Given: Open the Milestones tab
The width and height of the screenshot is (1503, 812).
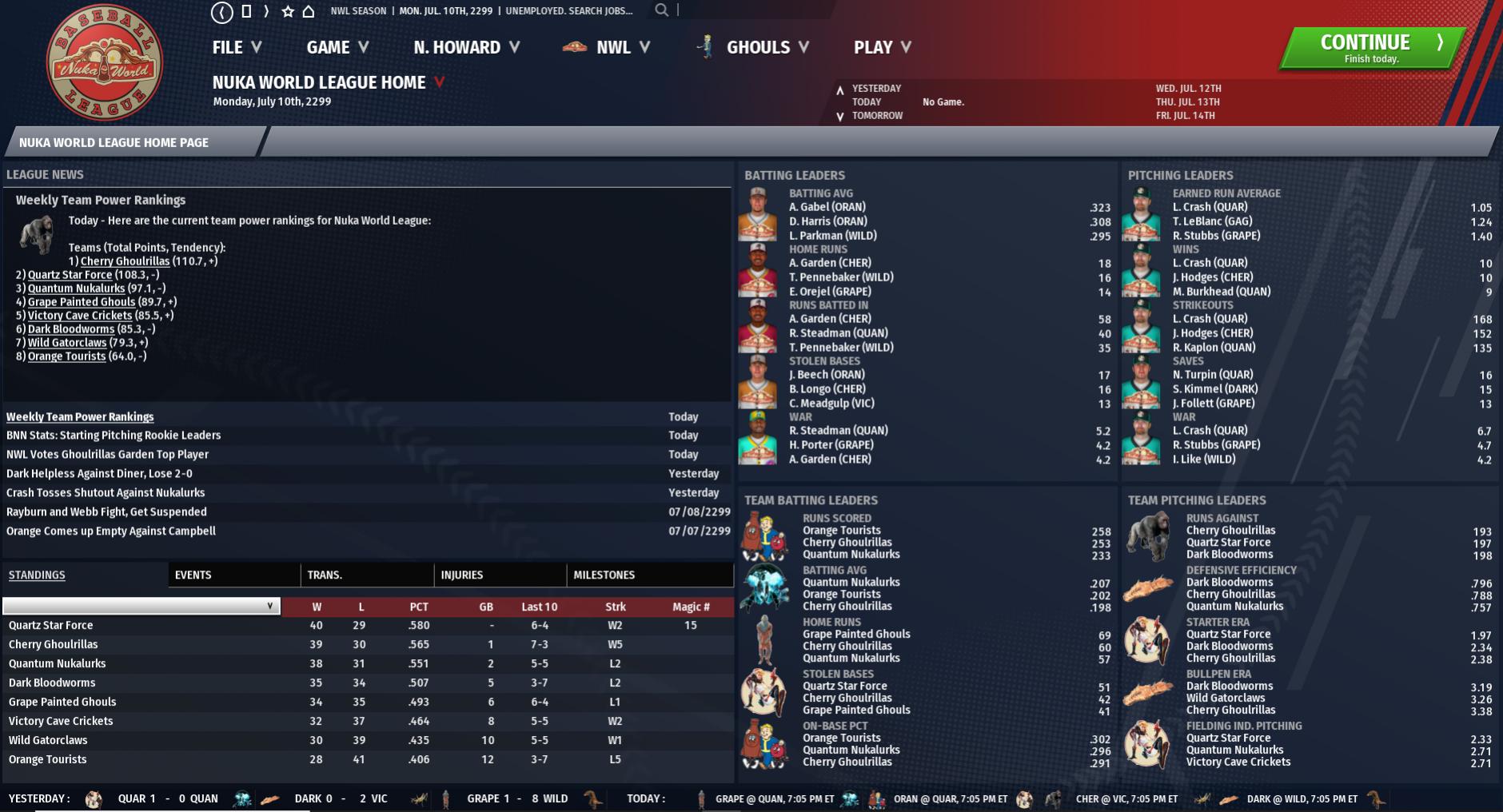Looking at the screenshot, I should point(604,575).
